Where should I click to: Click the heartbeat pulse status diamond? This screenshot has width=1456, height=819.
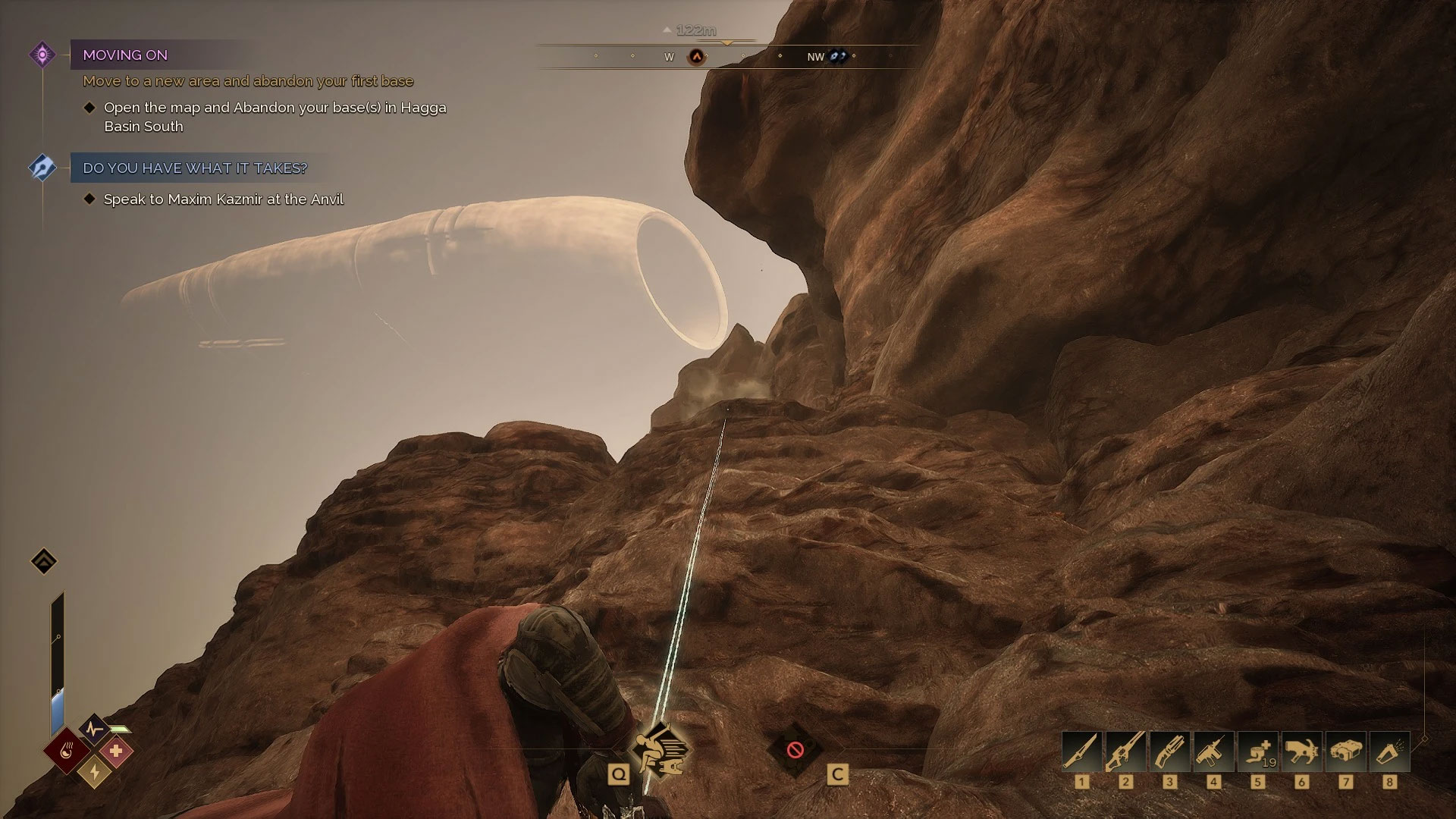click(x=95, y=730)
